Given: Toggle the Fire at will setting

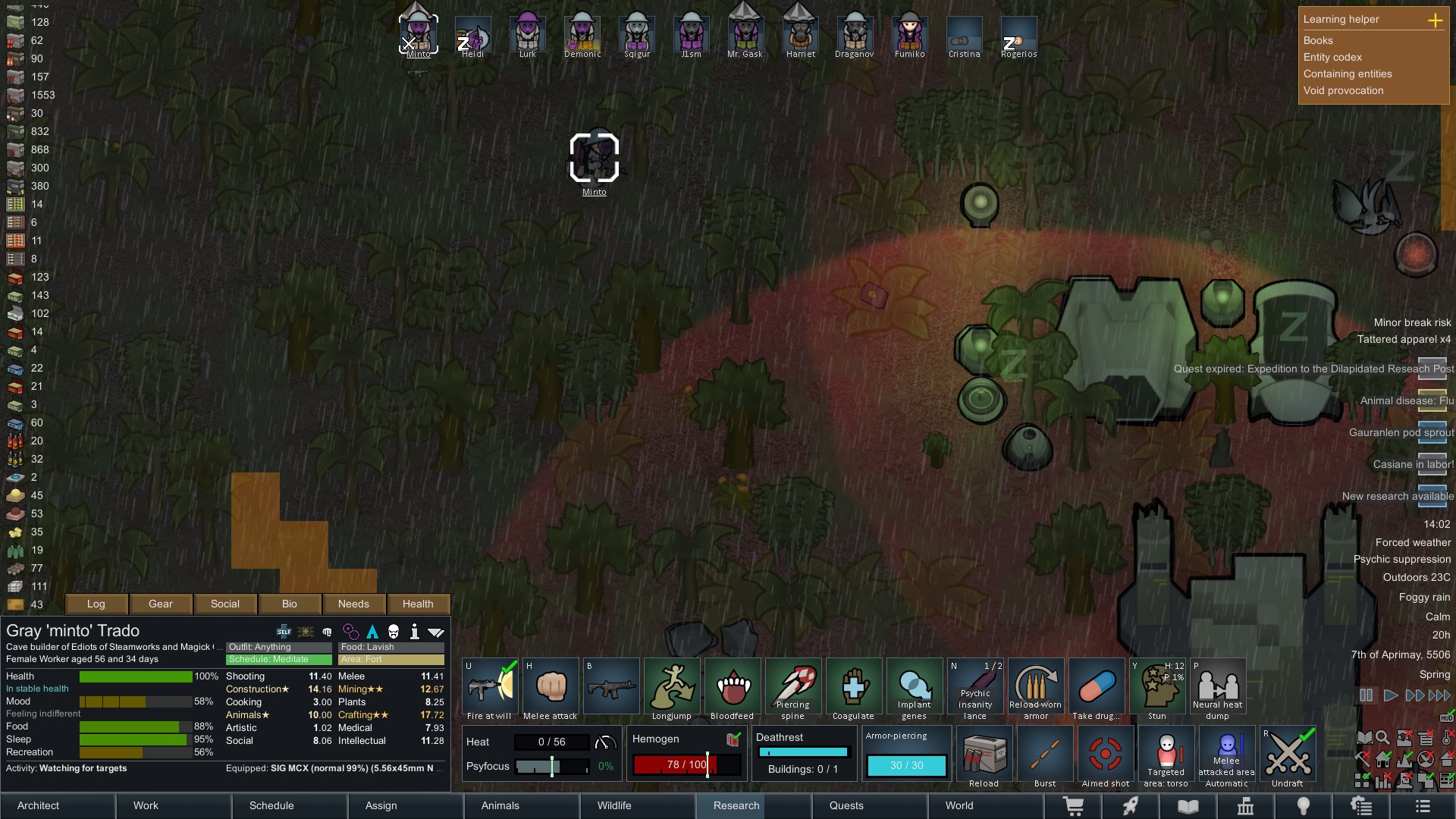Looking at the screenshot, I should (490, 689).
